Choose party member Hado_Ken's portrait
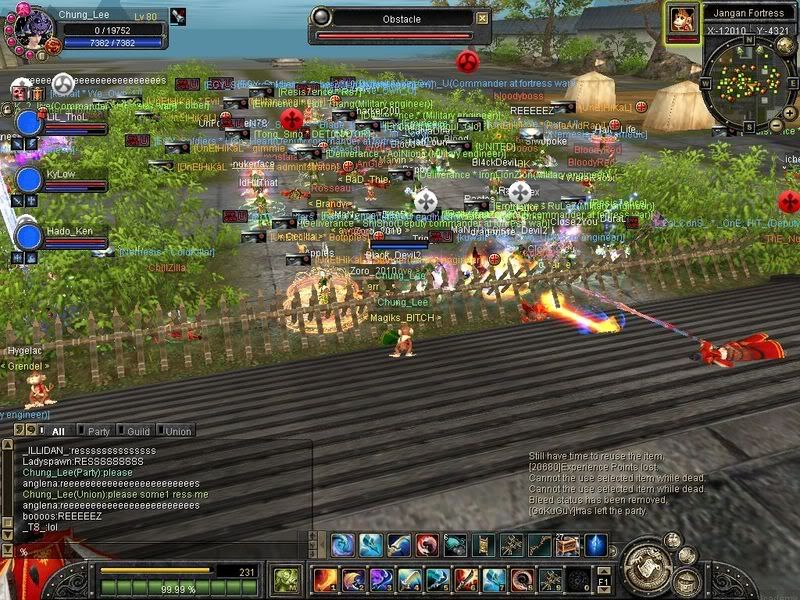This screenshot has width=800, height=600. tap(30, 237)
